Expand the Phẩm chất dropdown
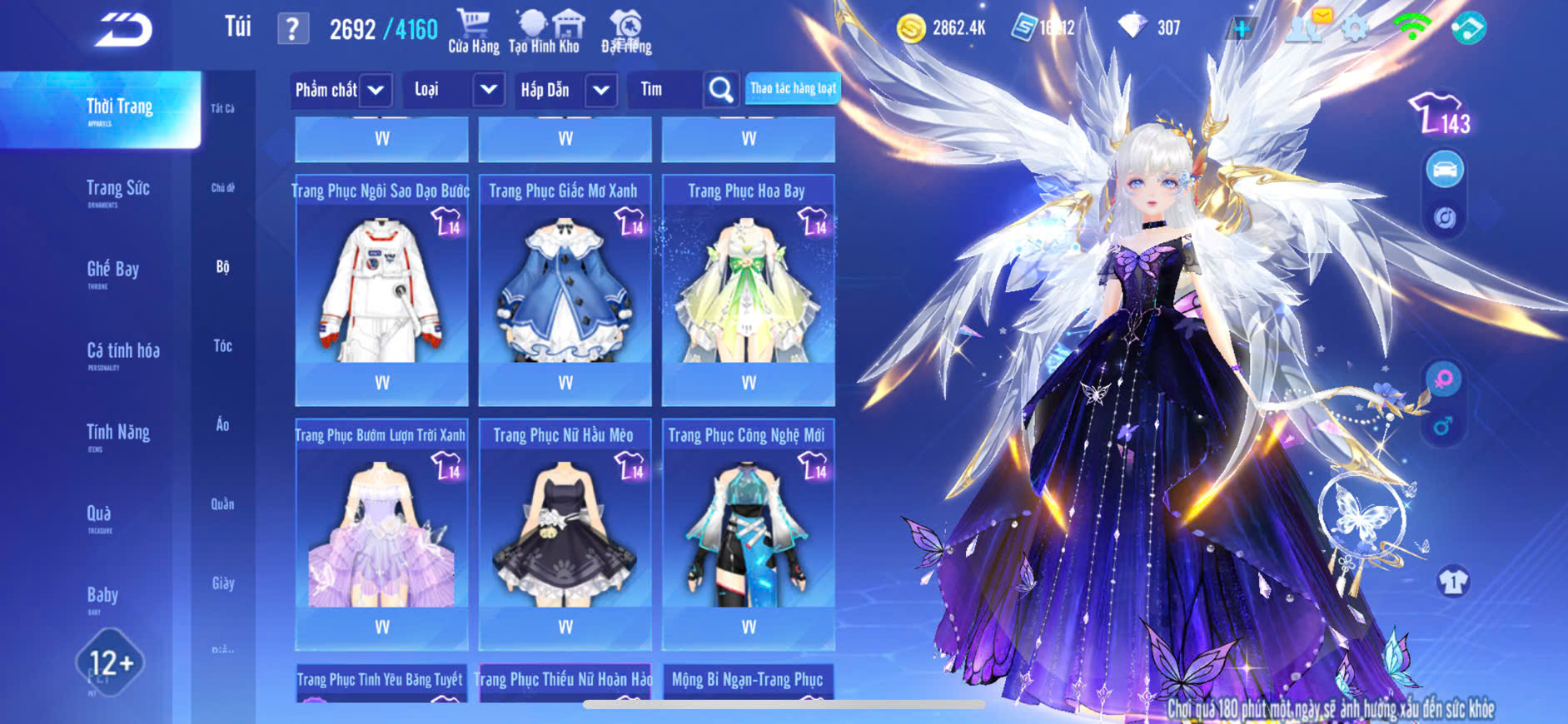 tap(376, 90)
